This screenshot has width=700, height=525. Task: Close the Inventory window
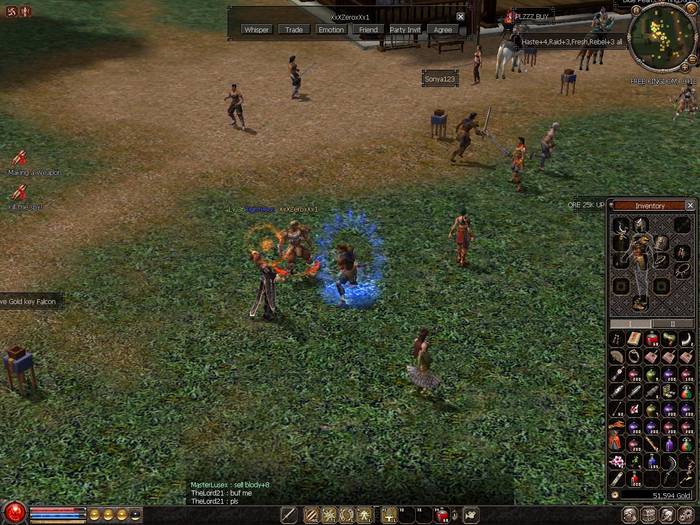tap(689, 205)
